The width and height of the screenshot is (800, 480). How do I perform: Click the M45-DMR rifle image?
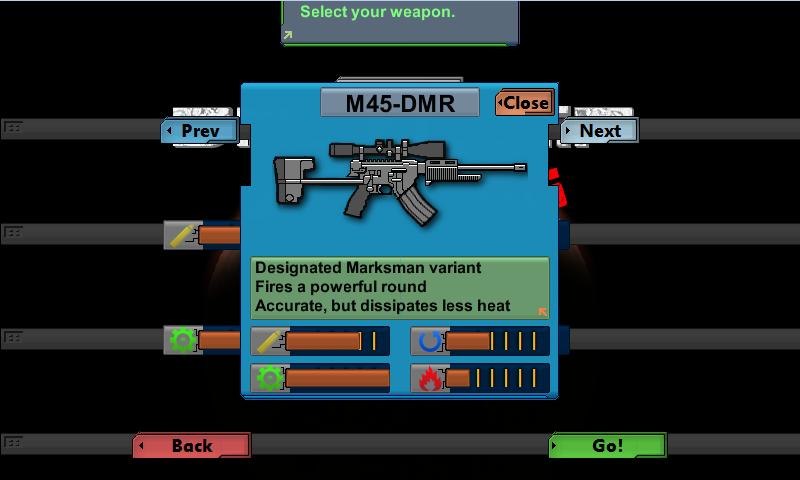(x=399, y=178)
